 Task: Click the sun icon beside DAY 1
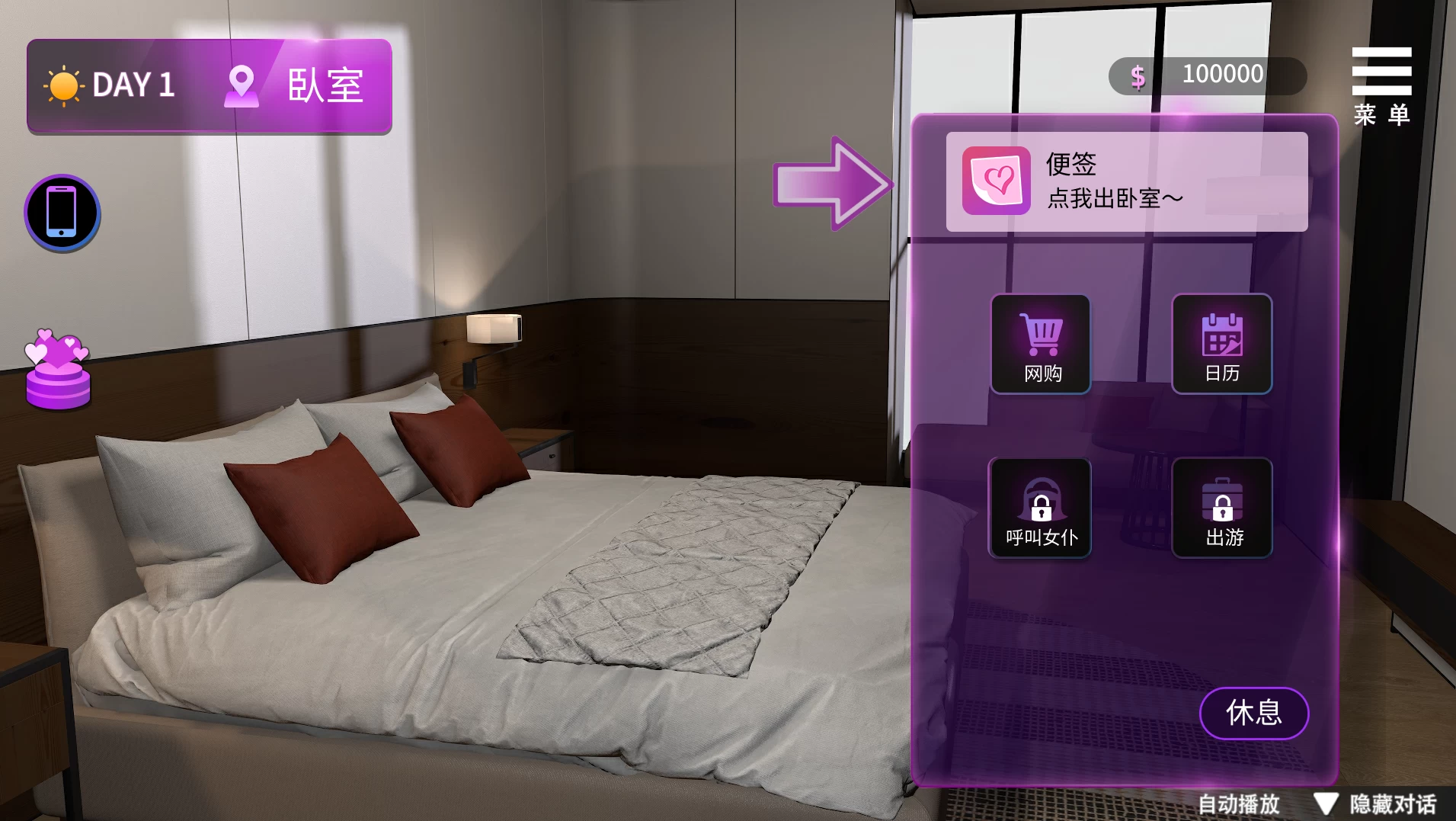tap(64, 85)
